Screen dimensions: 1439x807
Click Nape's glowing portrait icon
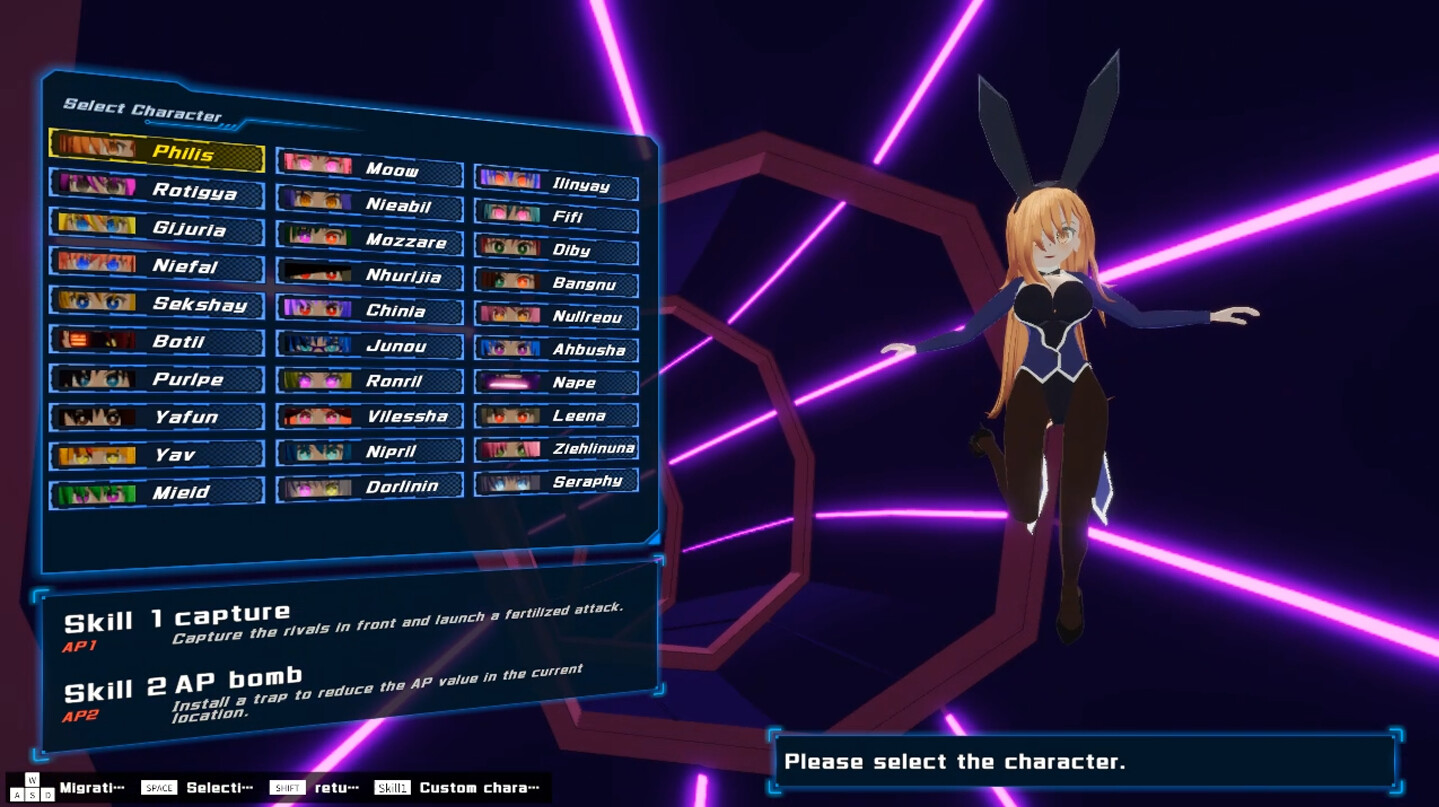pos(511,382)
